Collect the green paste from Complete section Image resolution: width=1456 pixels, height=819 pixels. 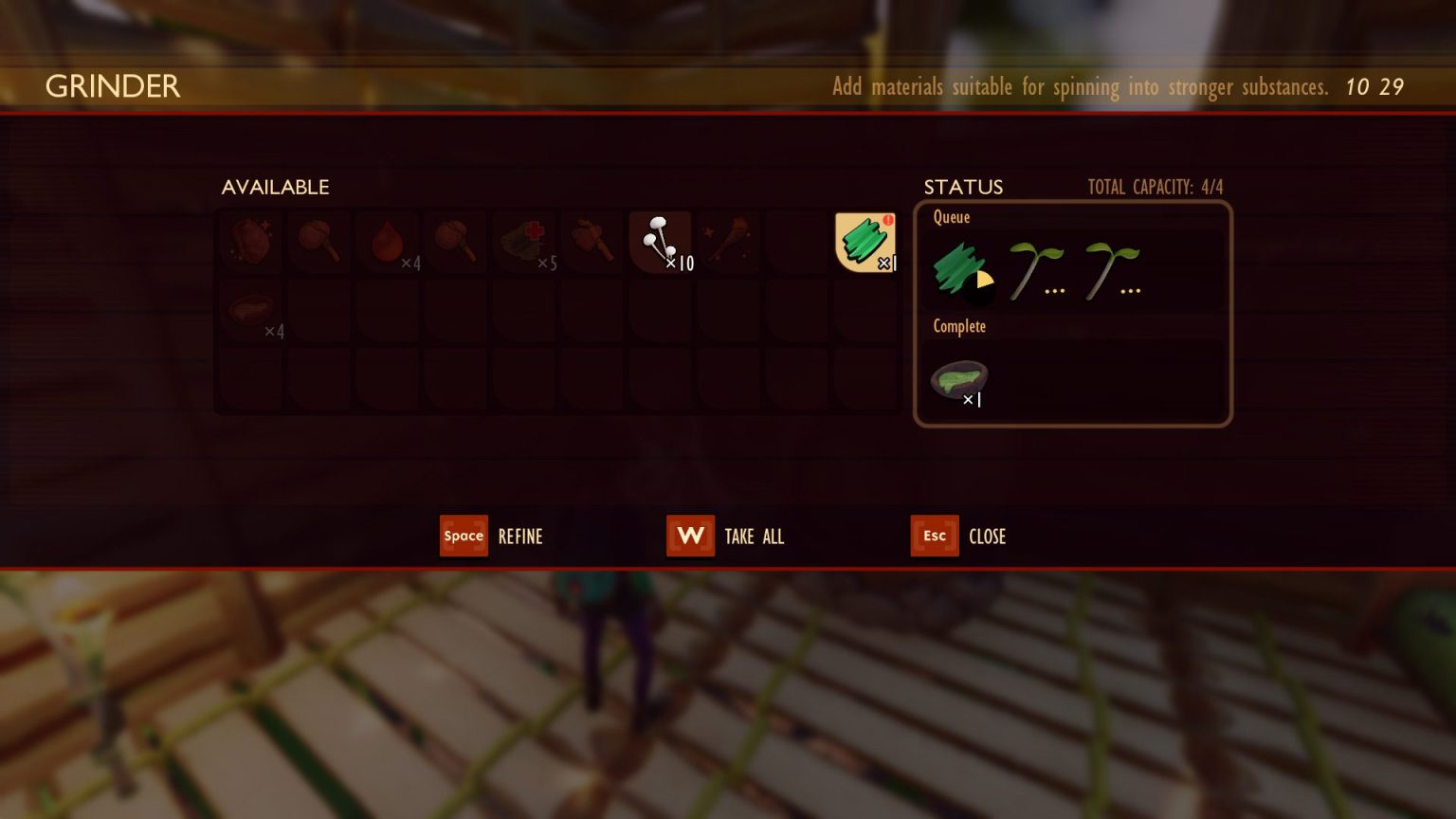(959, 379)
